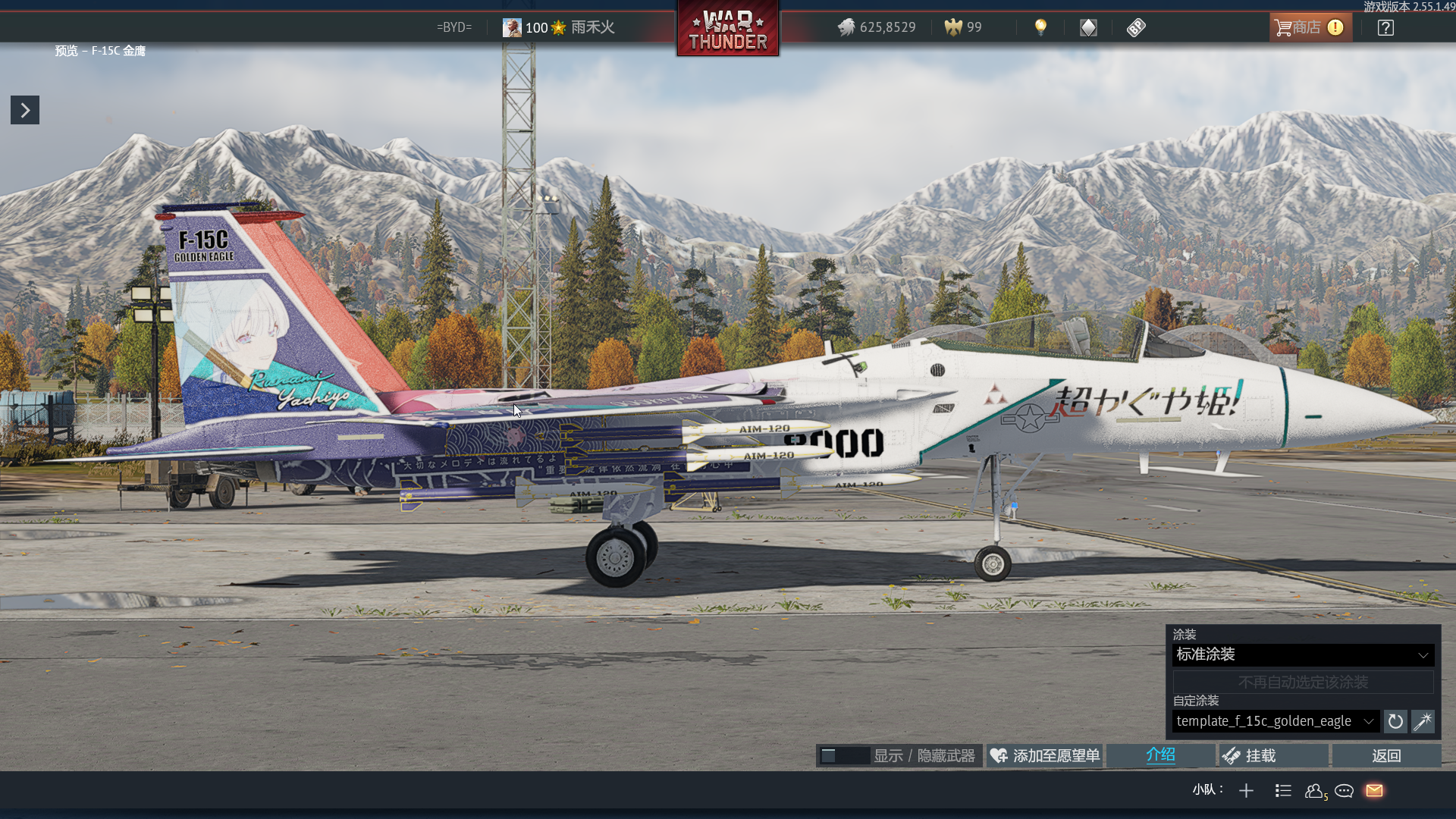The width and height of the screenshot is (1456, 819).
Task: Click the War Thunder logo
Action: 728,30
